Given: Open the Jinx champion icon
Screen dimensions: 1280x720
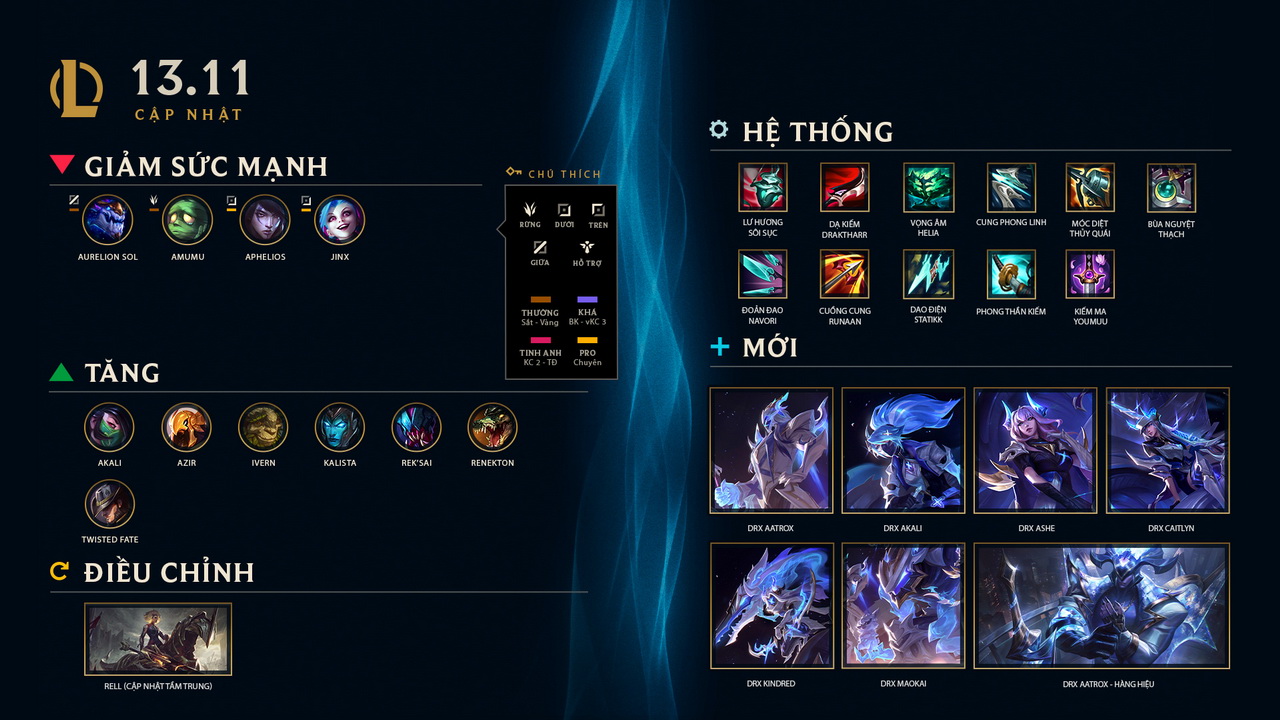Looking at the screenshot, I should pyautogui.click(x=340, y=220).
